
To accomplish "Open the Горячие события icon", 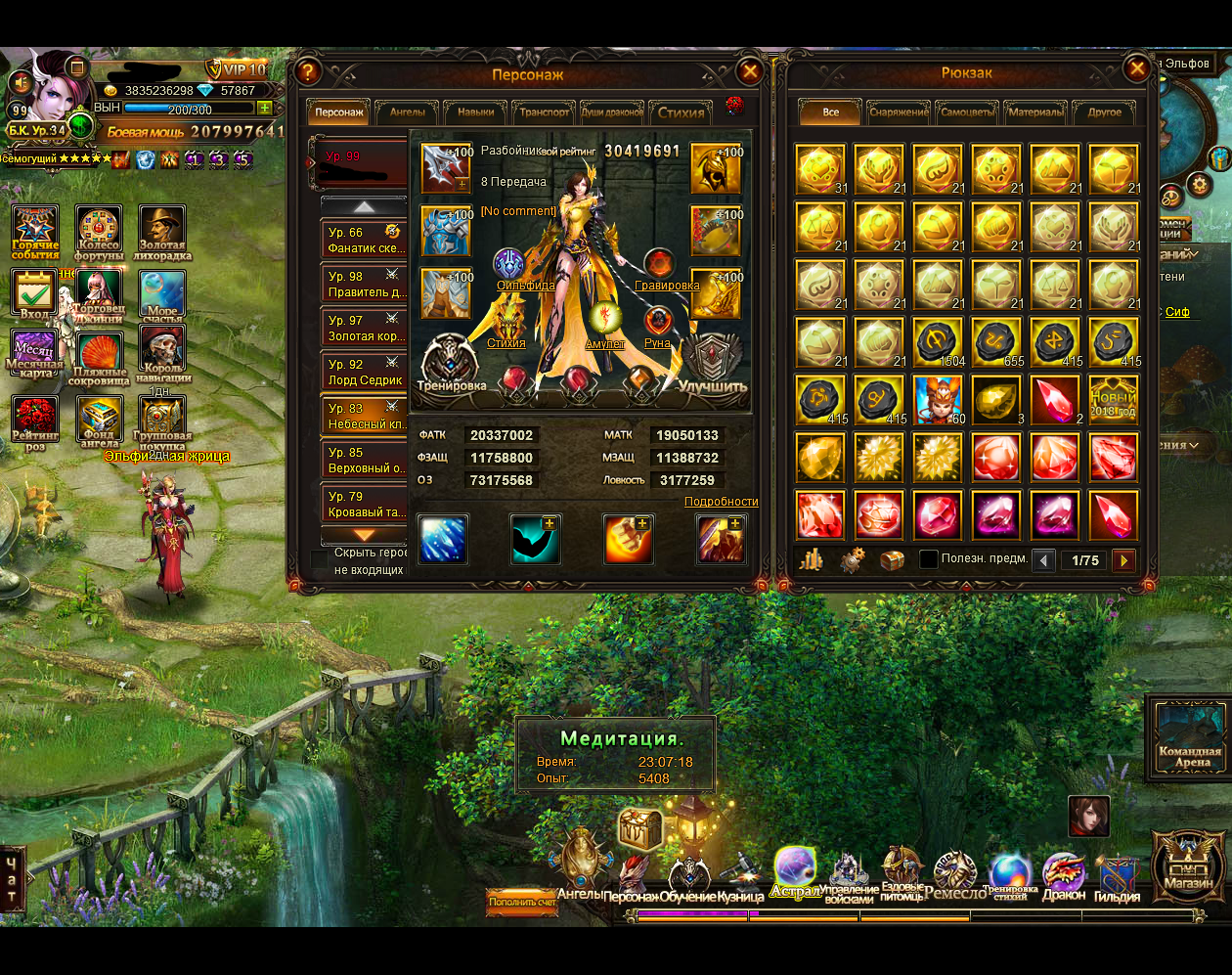I will [36, 233].
